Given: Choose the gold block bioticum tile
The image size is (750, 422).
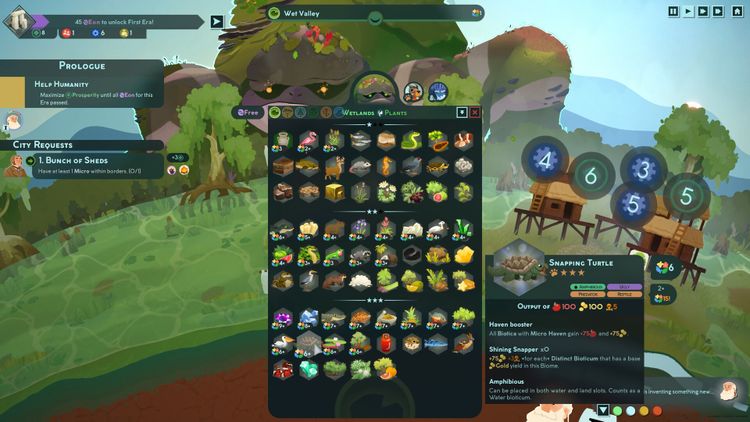Looking at the screenshot, I should pyautogui.click(x=334, y=191).
